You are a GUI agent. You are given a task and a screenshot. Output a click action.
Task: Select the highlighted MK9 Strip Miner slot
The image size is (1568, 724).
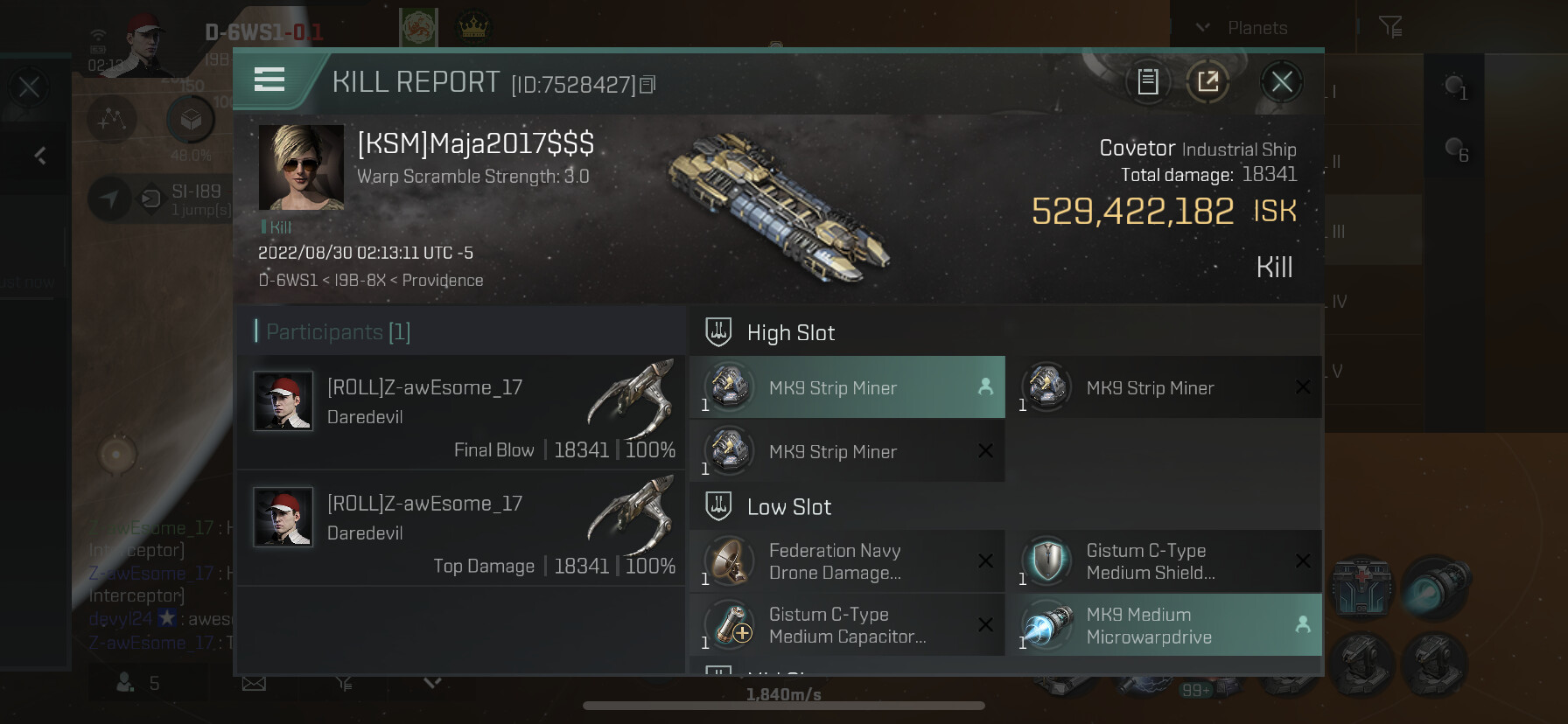coord(847,387)
